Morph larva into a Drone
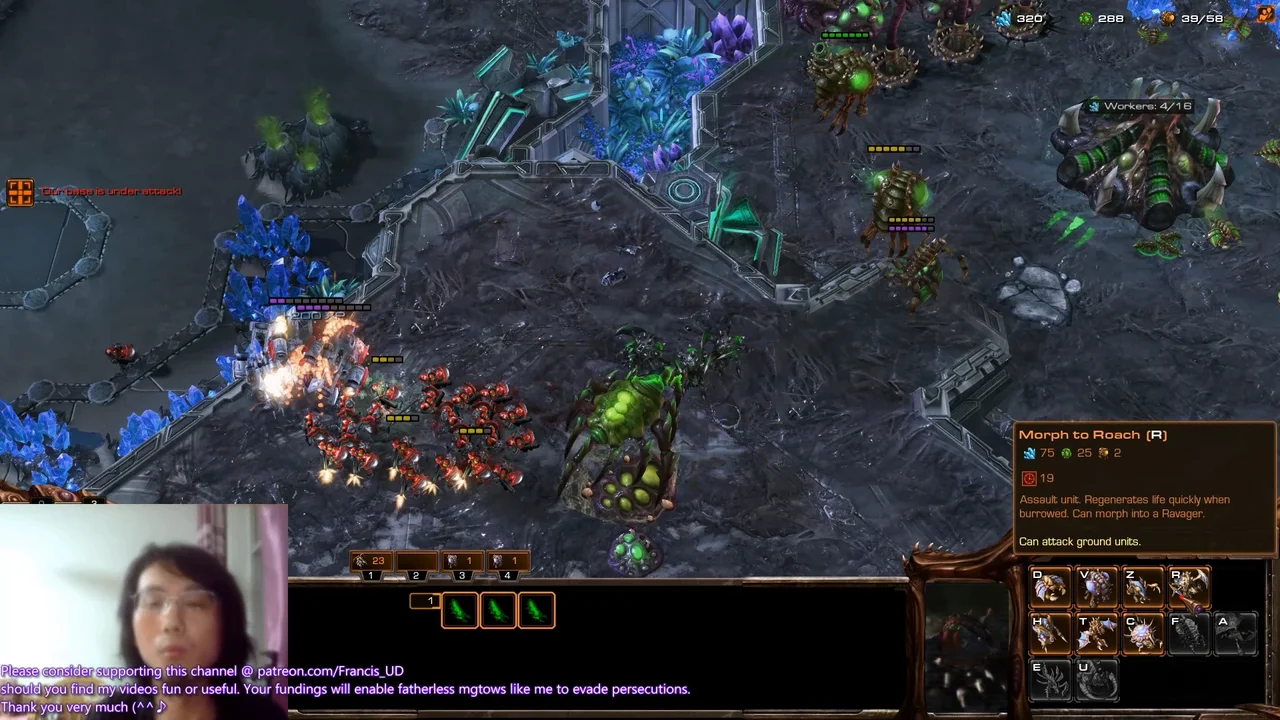The width and height of the screenshot is (1280, 720). (x=1050, y=588)
